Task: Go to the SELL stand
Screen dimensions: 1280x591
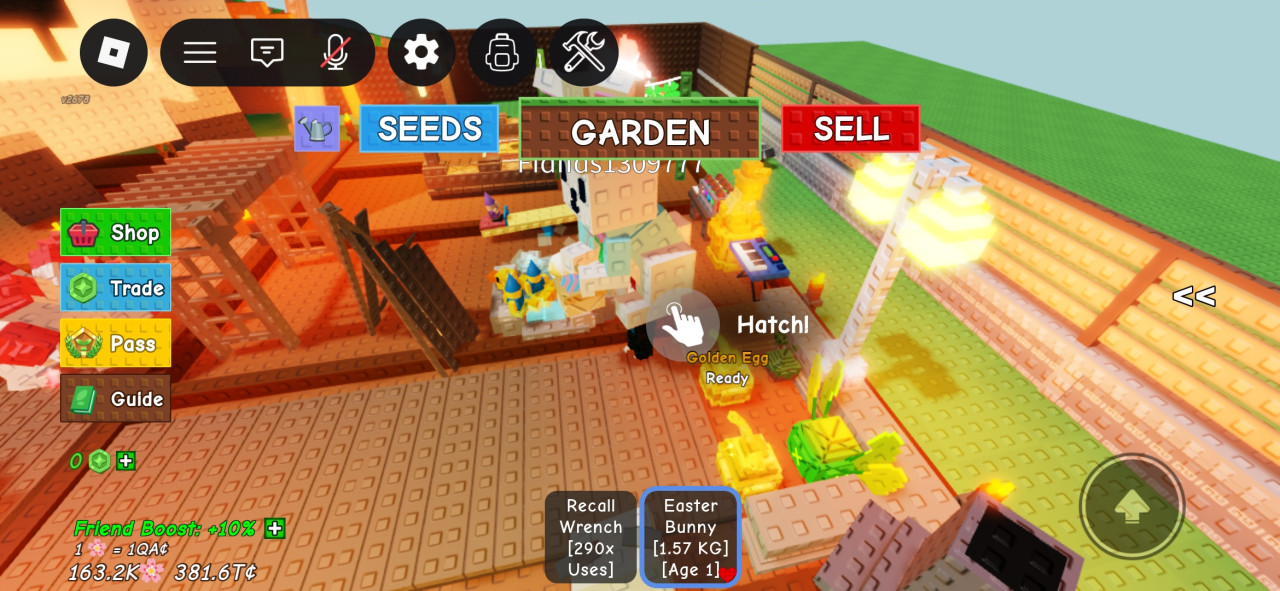Action: point(850,129)
